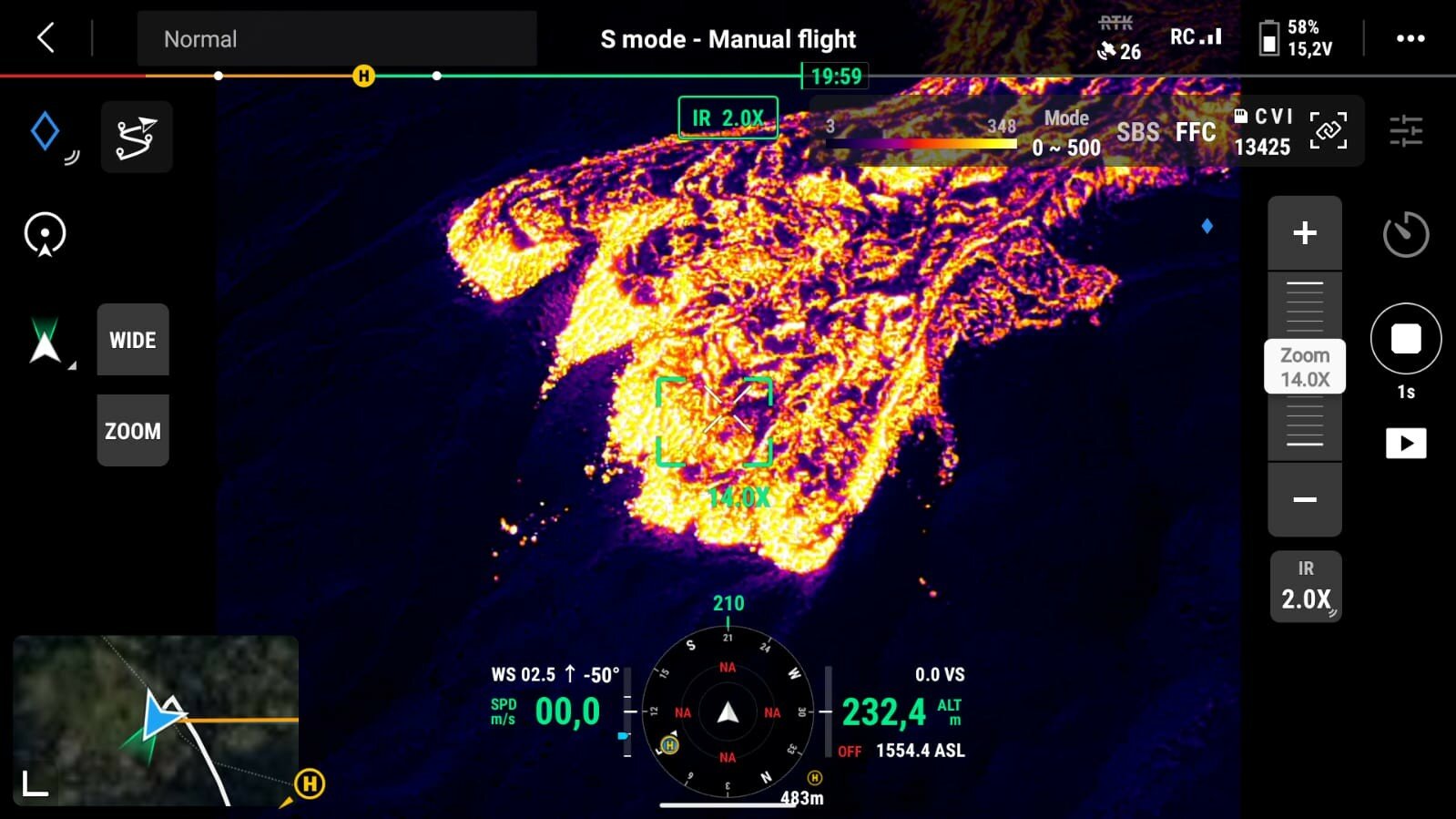Open the flight route waypoint icon
This screenshot has height=819, width=1456.
137,138
